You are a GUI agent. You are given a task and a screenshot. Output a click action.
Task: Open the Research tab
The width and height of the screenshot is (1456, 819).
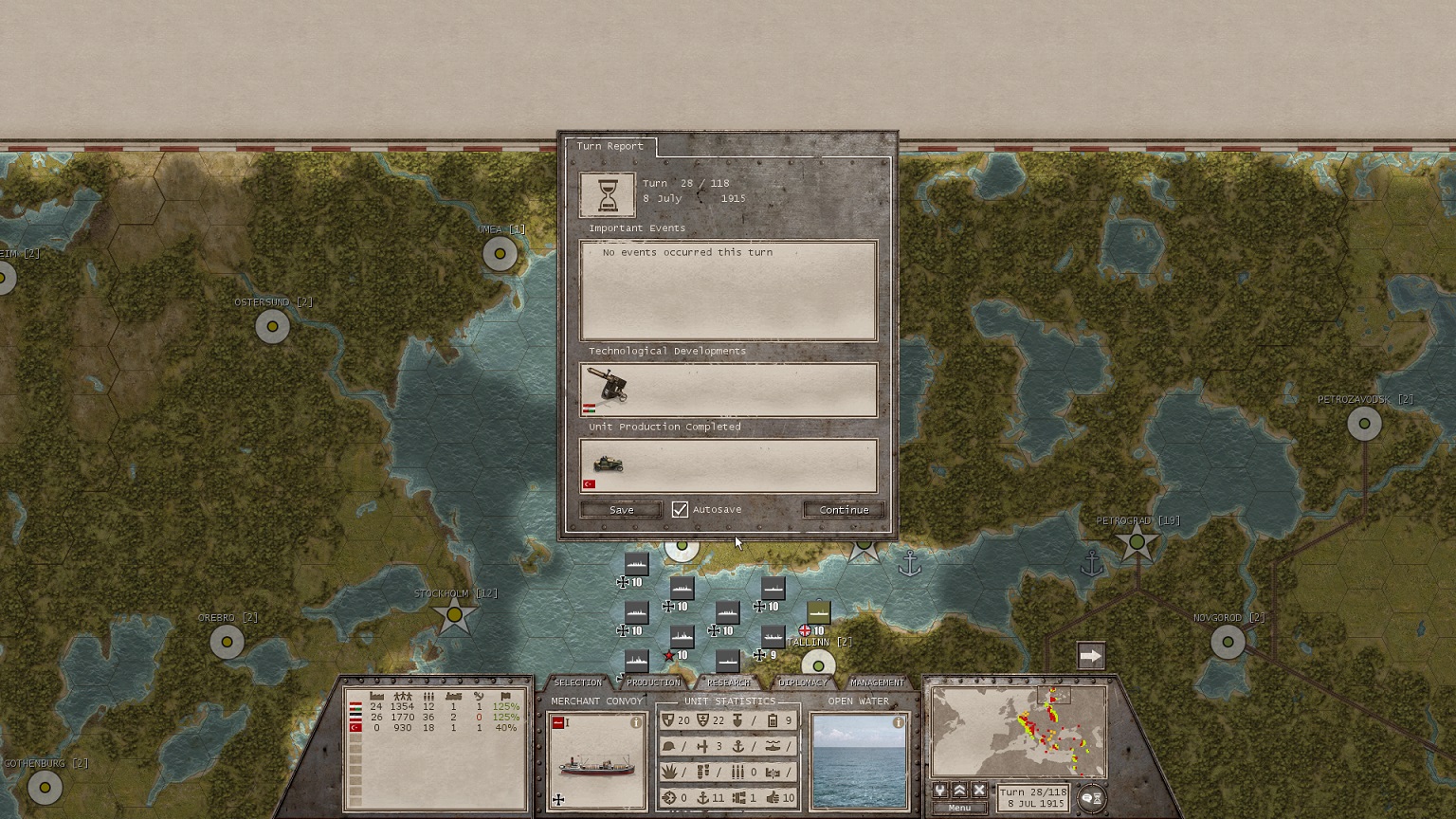(728, 682)
